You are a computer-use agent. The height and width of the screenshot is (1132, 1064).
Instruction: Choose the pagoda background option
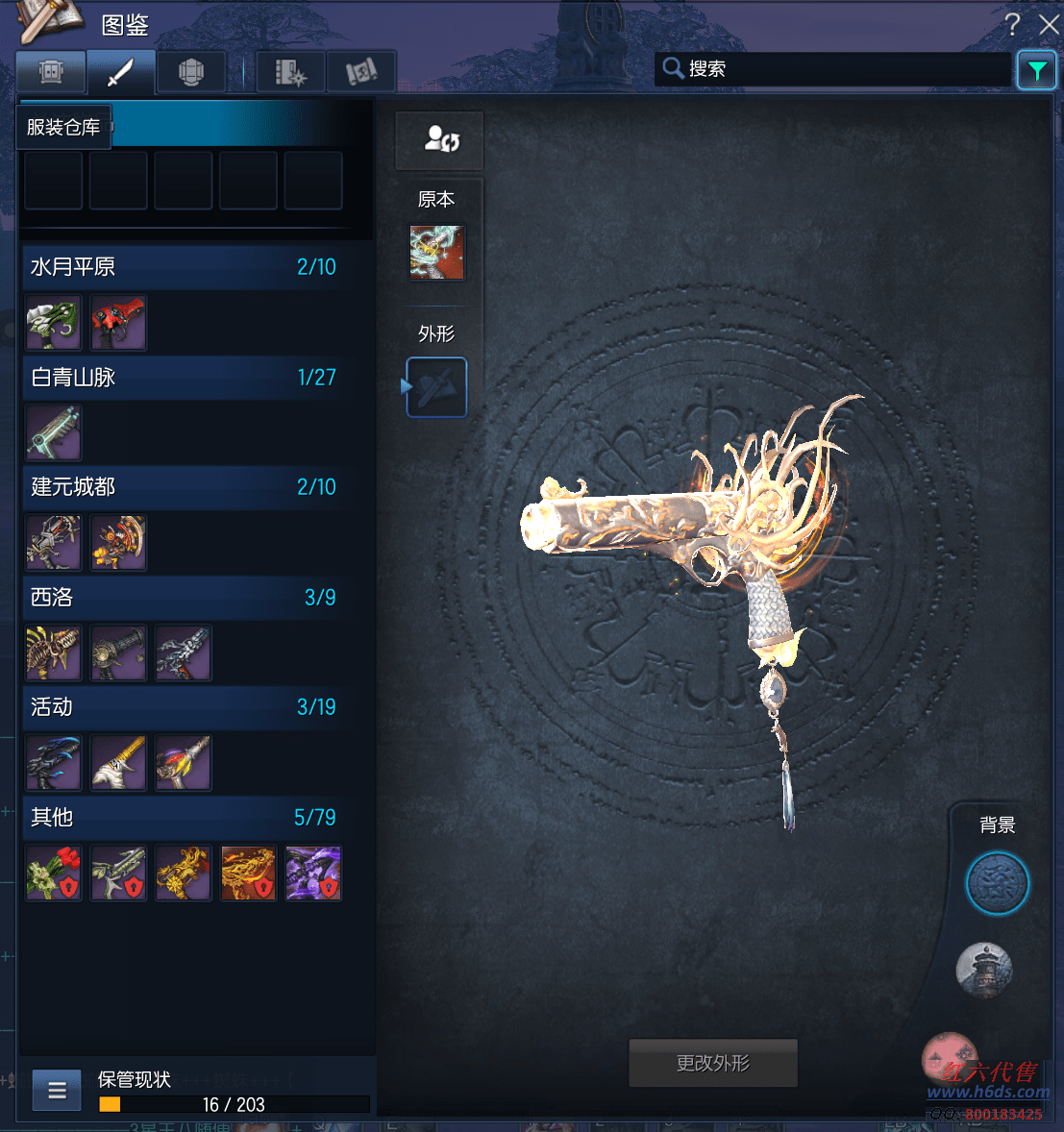(x=983, y=969)
